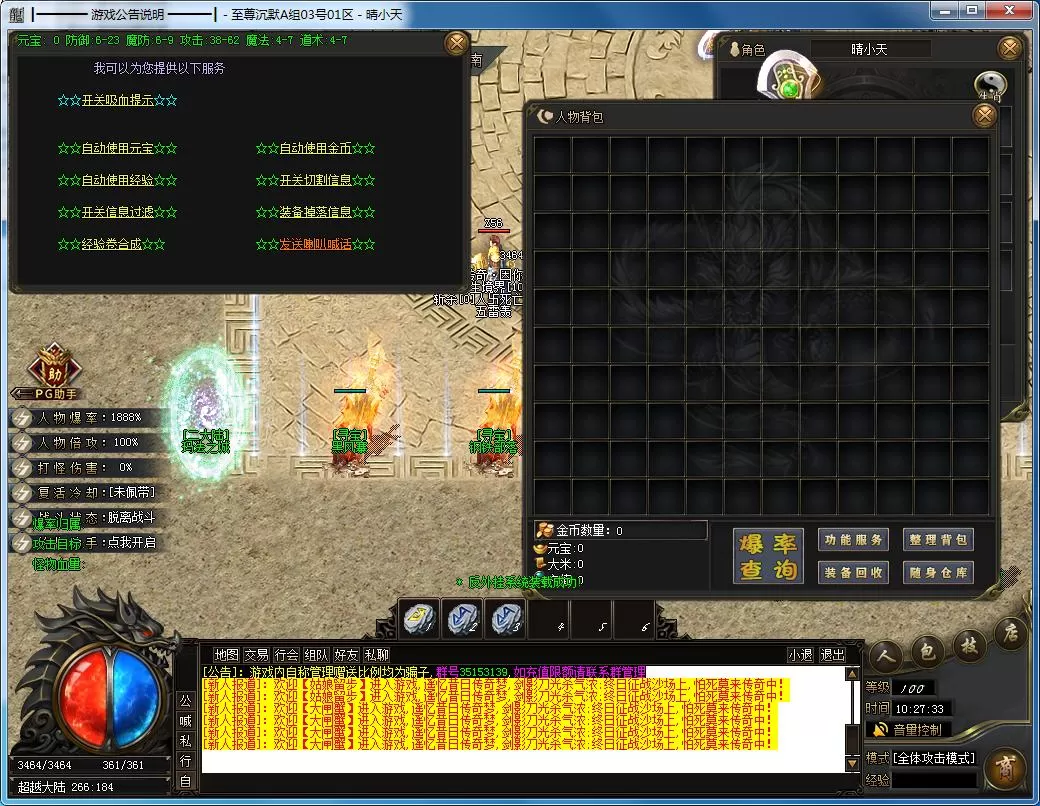
Task: Open the 发送喇叭喊话 link
Action: tap(315, 244)
